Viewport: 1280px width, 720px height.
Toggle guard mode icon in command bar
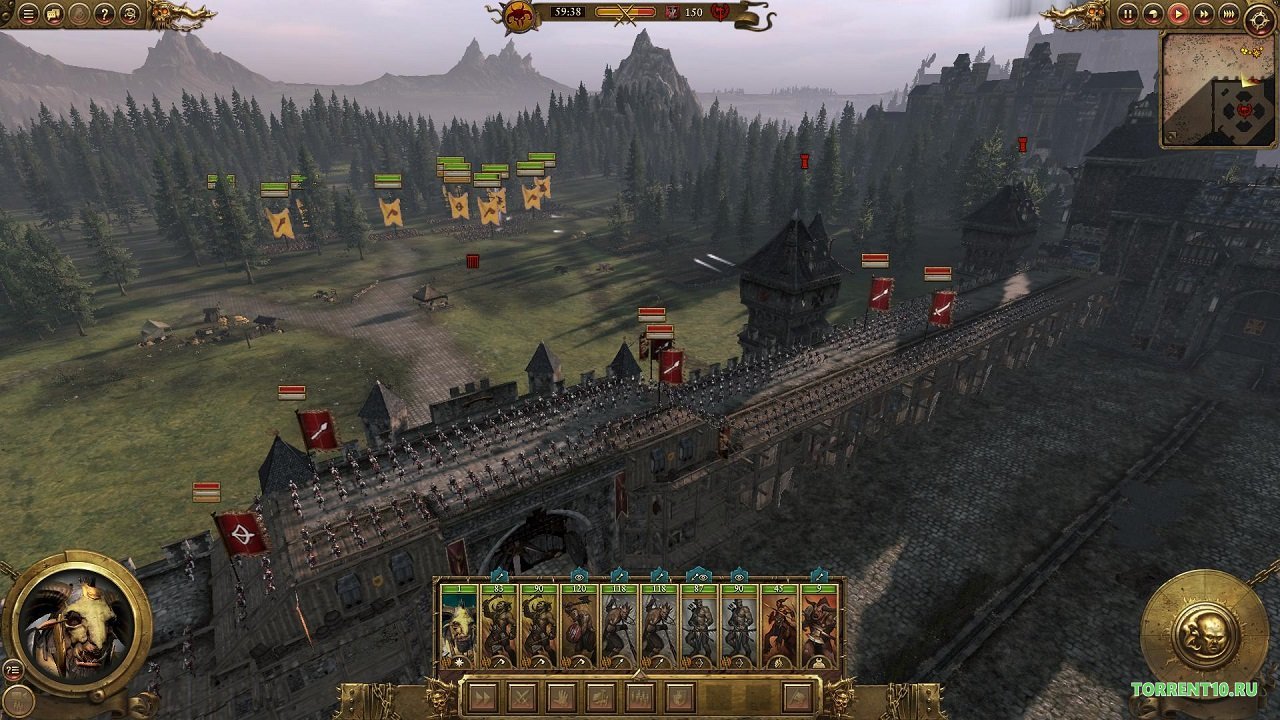click(681, 697)
